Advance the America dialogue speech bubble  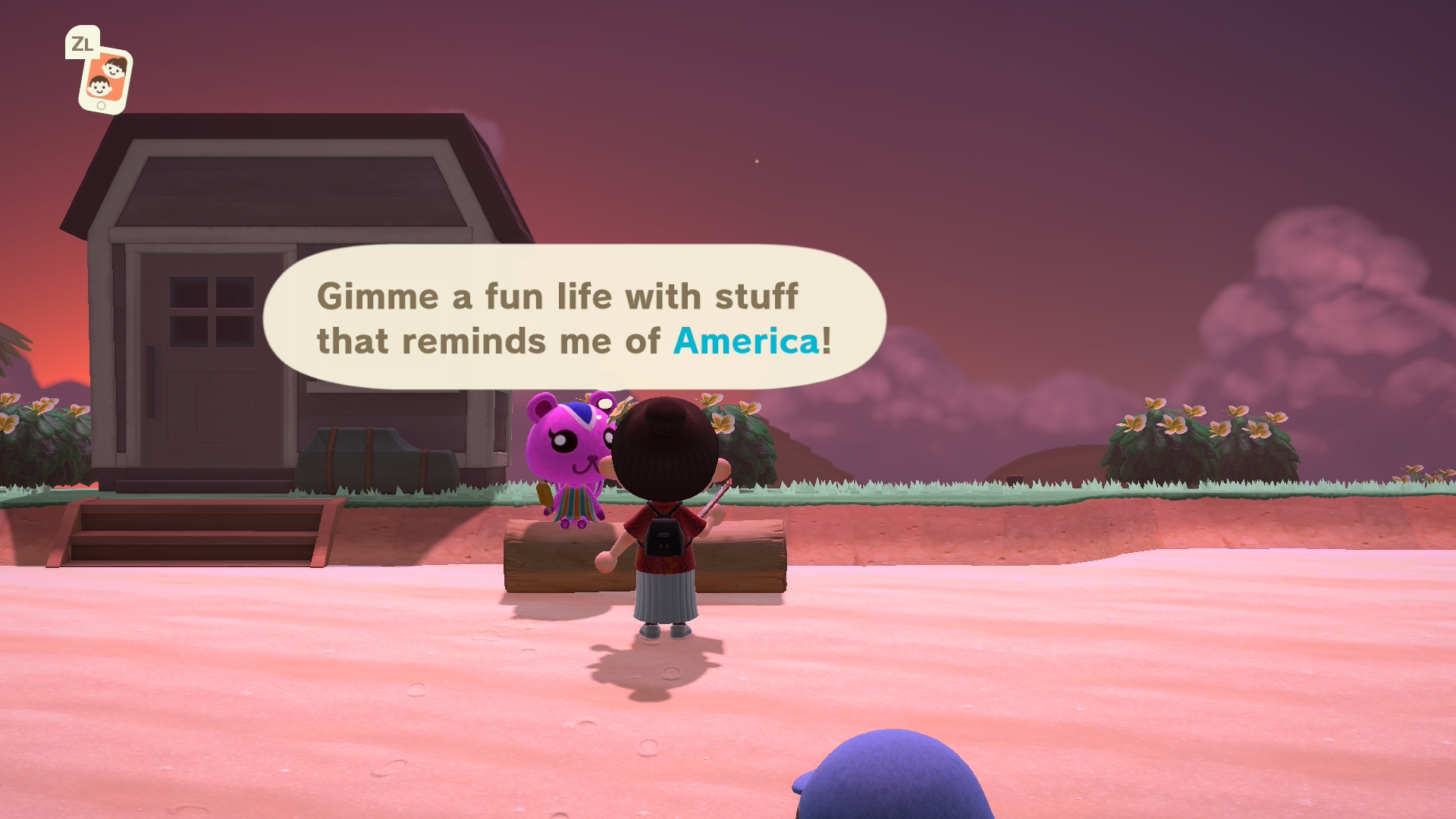[574, 317]
